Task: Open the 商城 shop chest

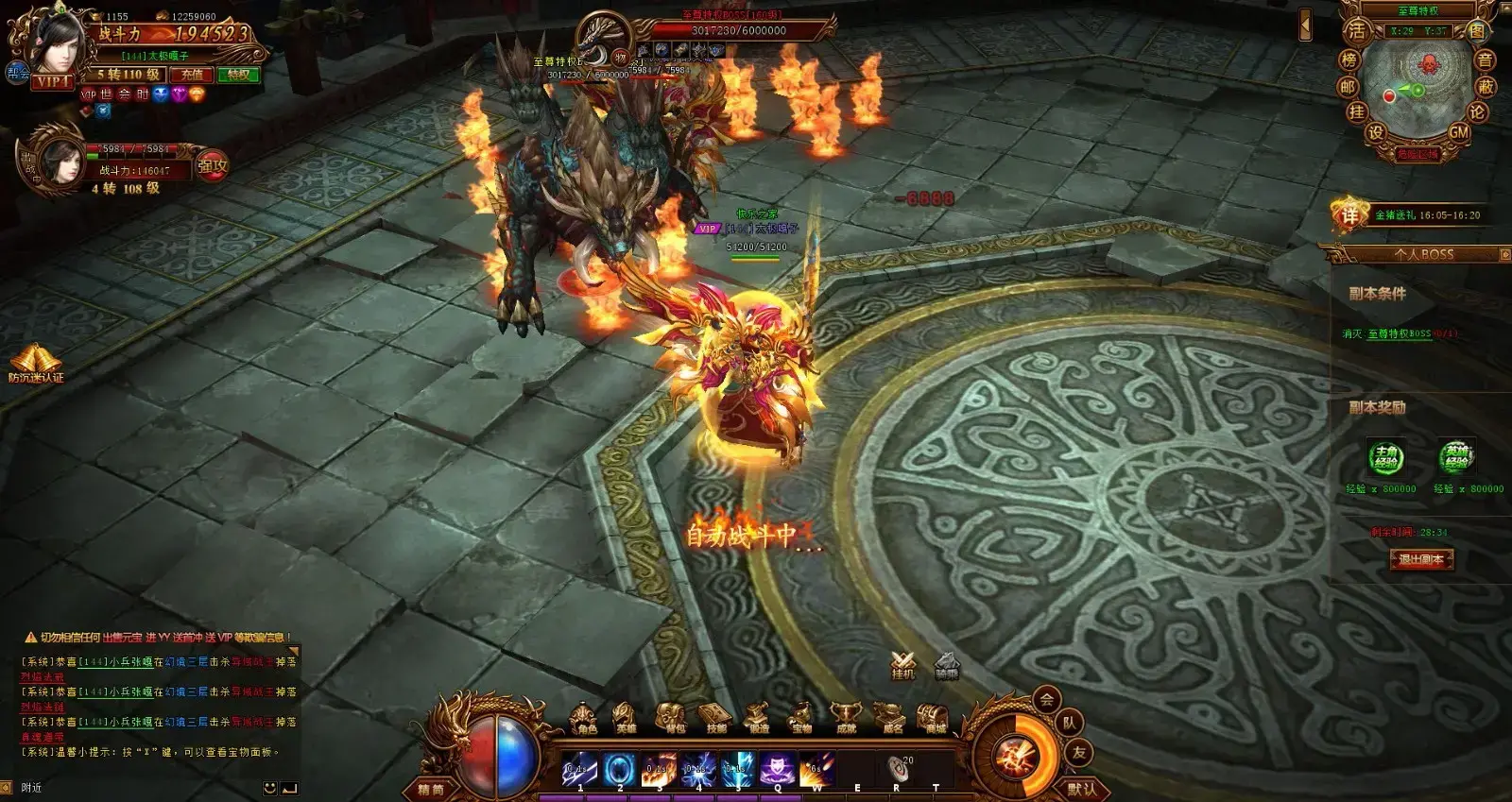Action: tap(935, 718)
